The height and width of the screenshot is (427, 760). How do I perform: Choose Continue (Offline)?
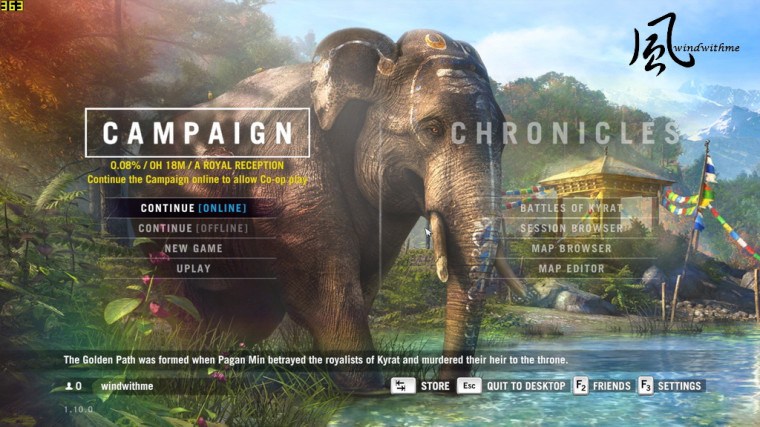[193, 228]
